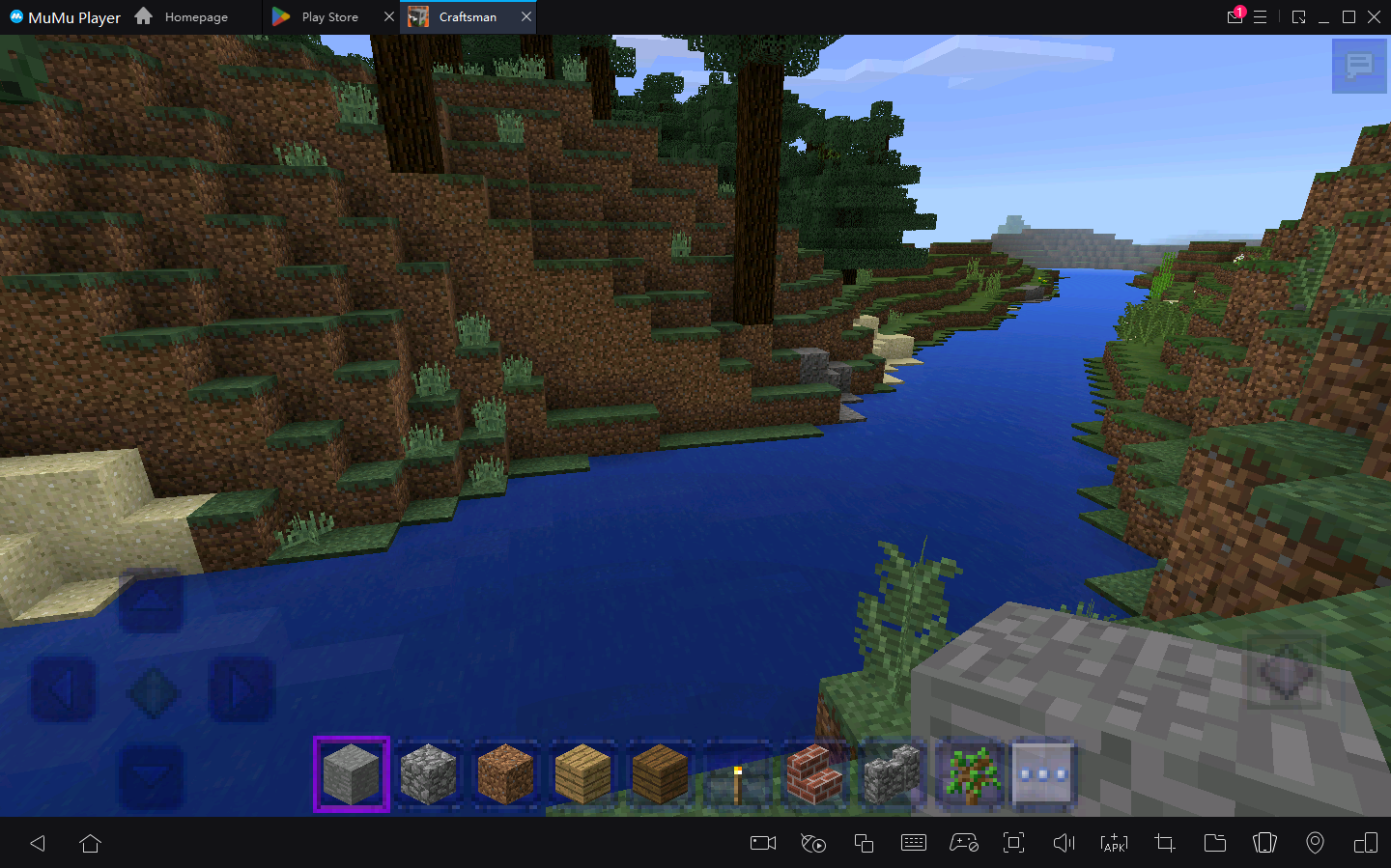This screenshot has width=1391, height=868.
Task: Open the notification inbox with badge
Action: point(1235,16)
